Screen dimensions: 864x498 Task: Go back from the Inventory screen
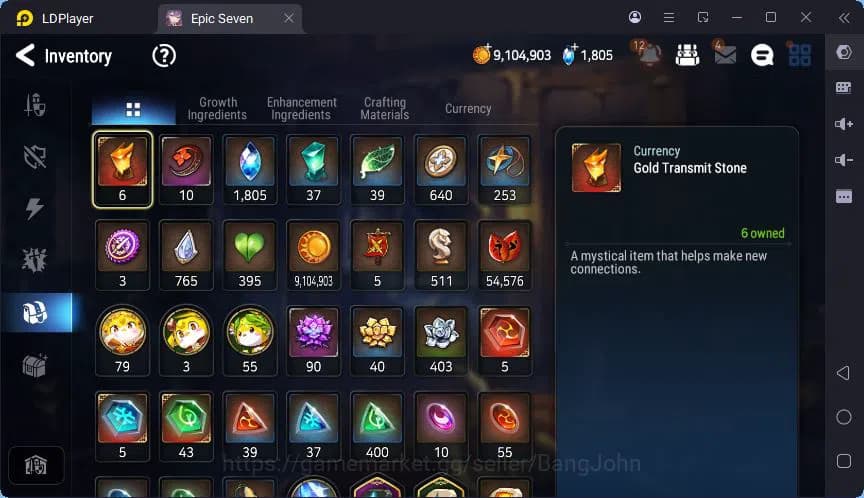(25, 56)
